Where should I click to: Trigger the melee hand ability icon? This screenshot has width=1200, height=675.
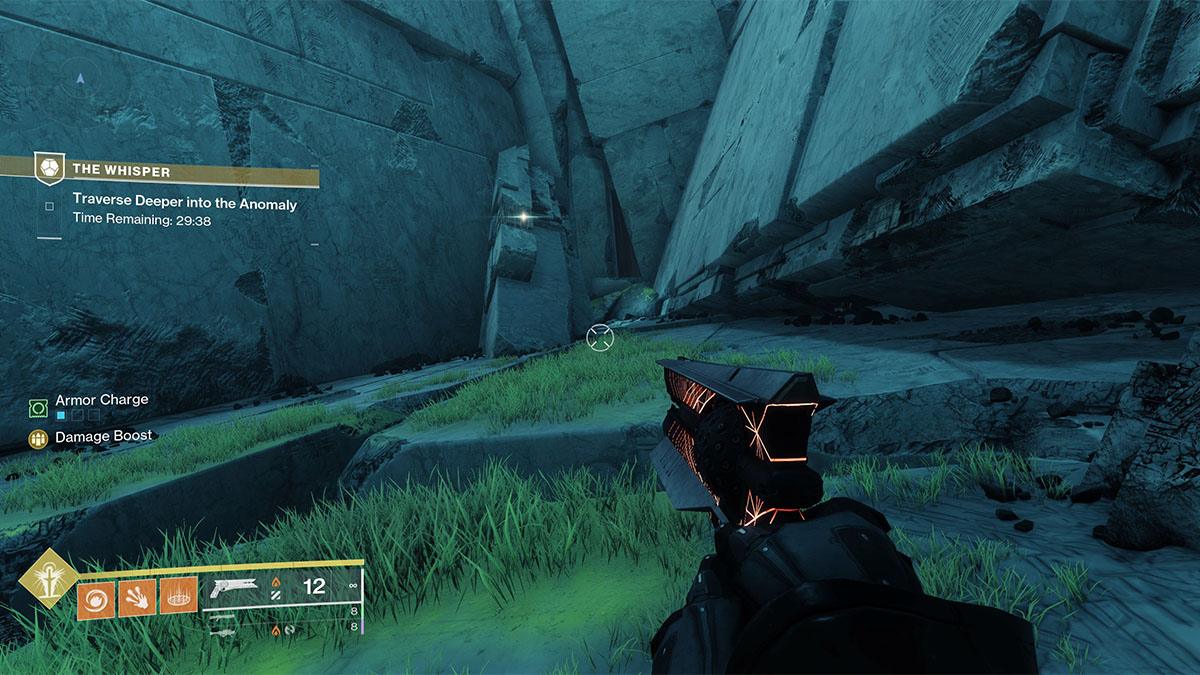tap(135, 598)
